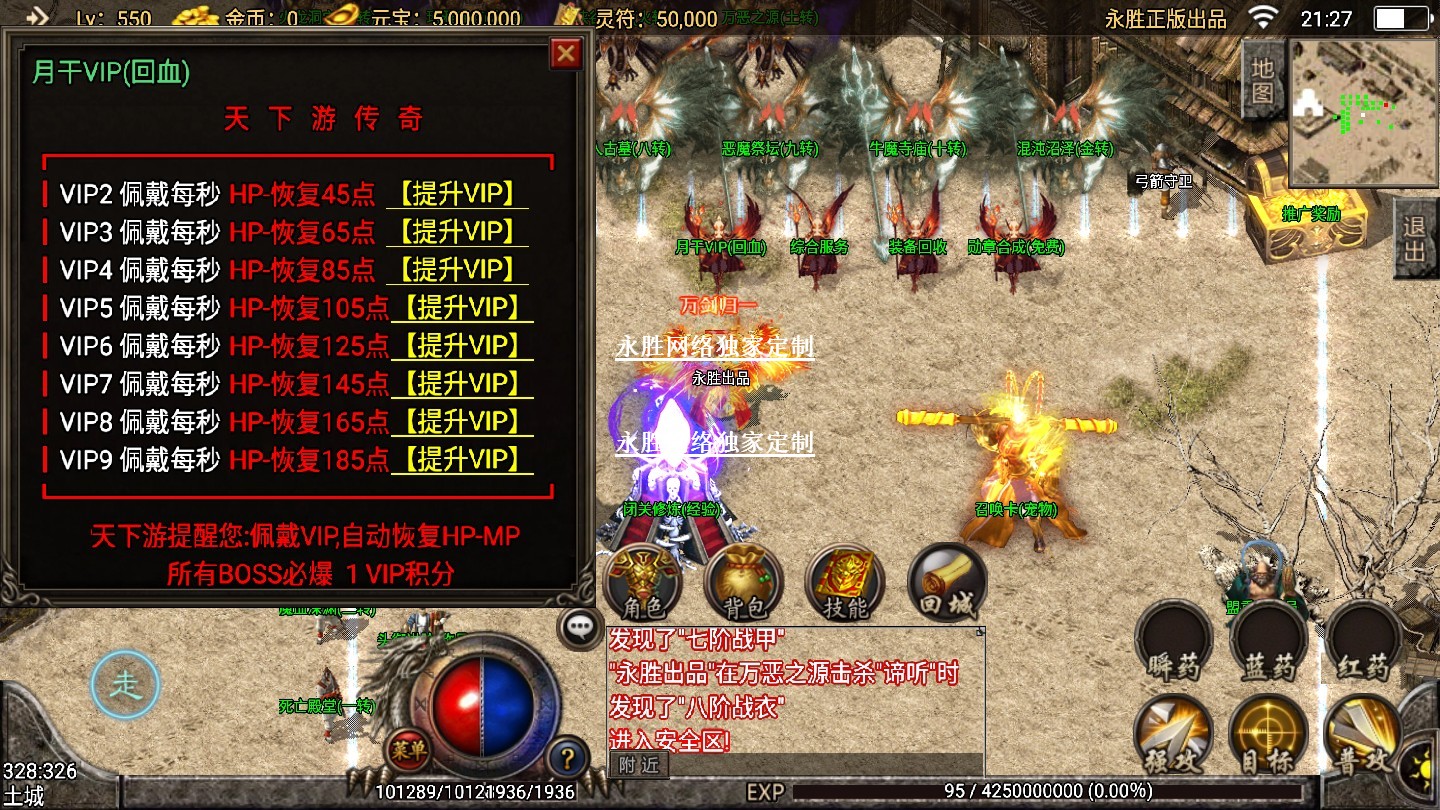Upgrade VIP on the VIP9 row
The height and width of the screenshot is (810, 1440).
462,460
